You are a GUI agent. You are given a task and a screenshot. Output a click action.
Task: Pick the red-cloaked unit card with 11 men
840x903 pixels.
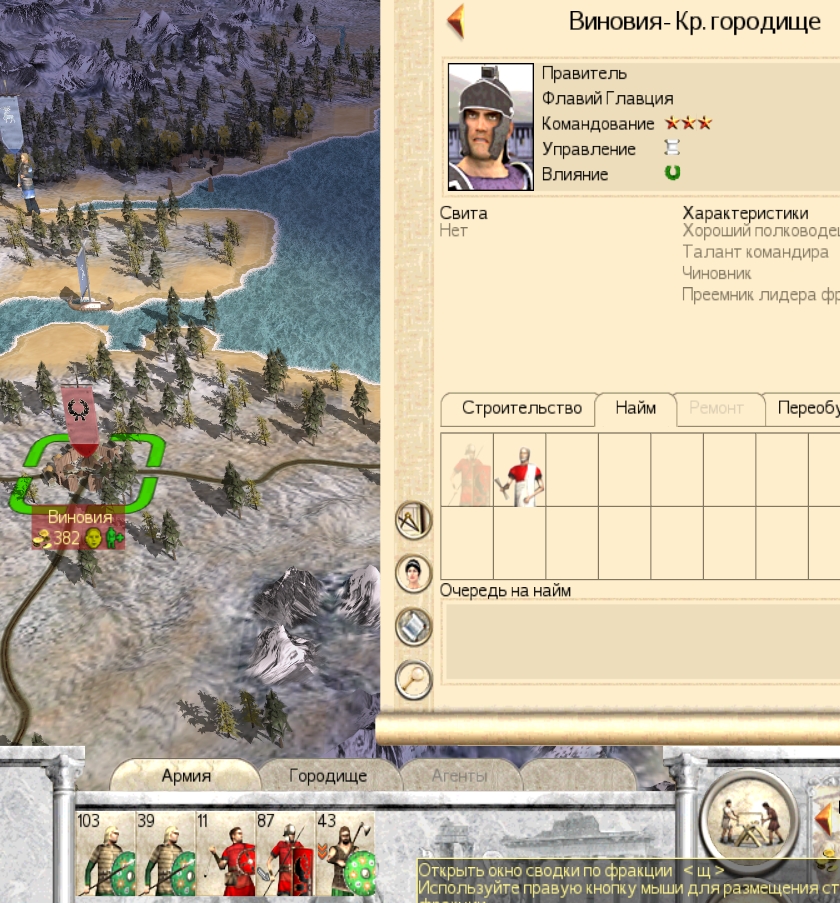pyautogui.click(x=226, y=853)
